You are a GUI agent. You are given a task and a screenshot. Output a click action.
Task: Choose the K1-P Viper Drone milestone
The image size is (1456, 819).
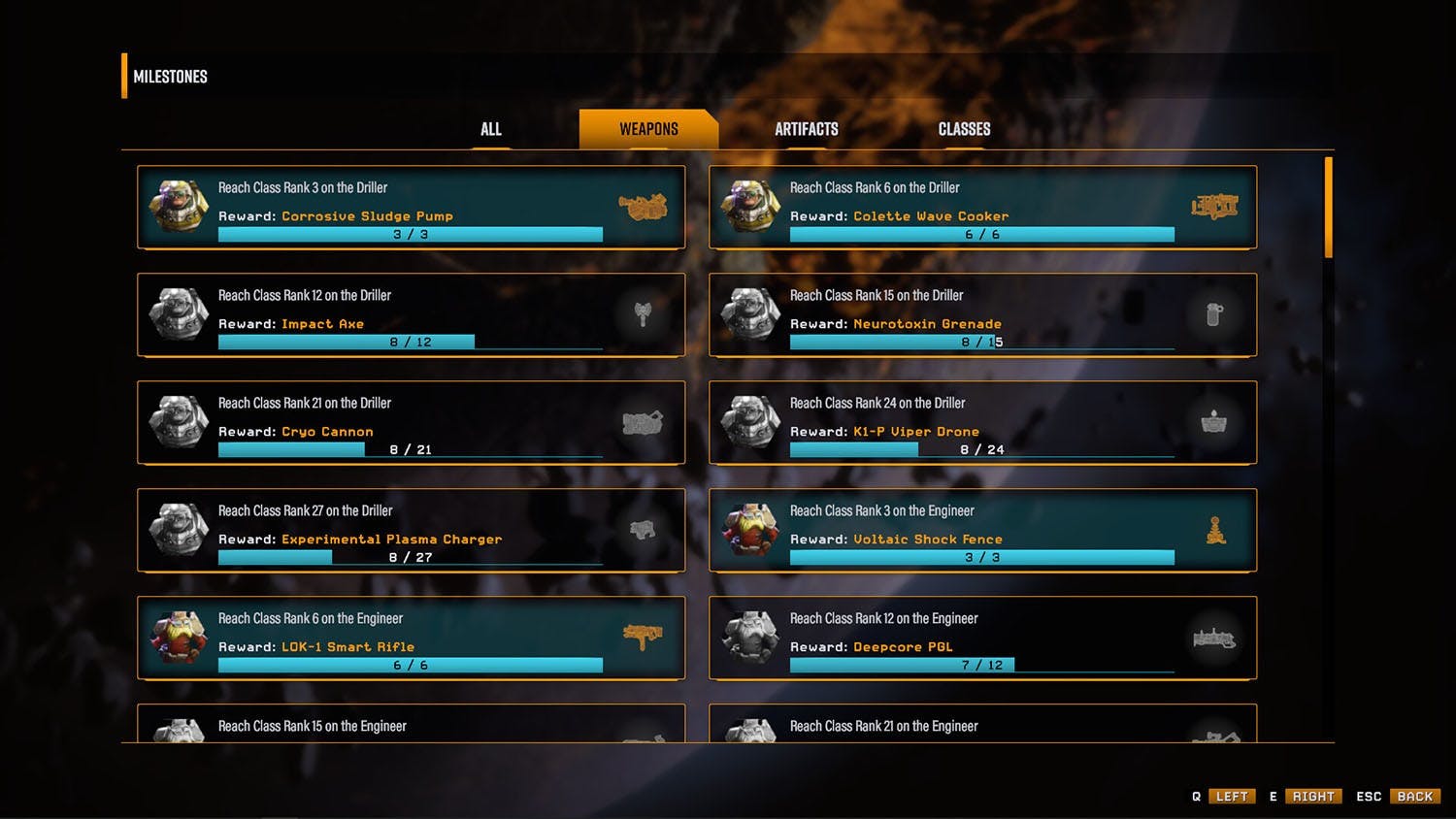coord(982,422)
